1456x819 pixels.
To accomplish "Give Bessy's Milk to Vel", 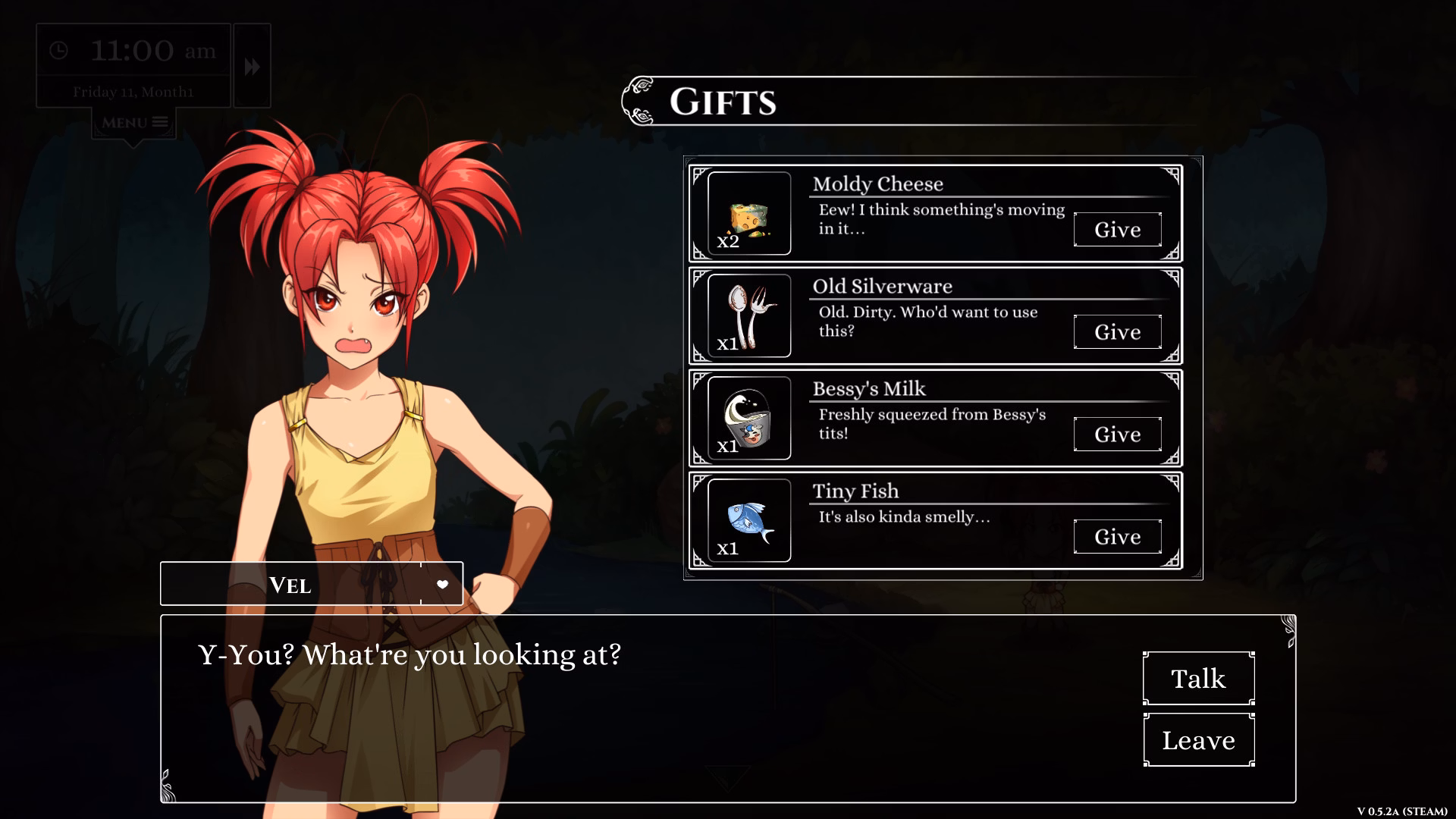I will click(x=1117, y=434).
